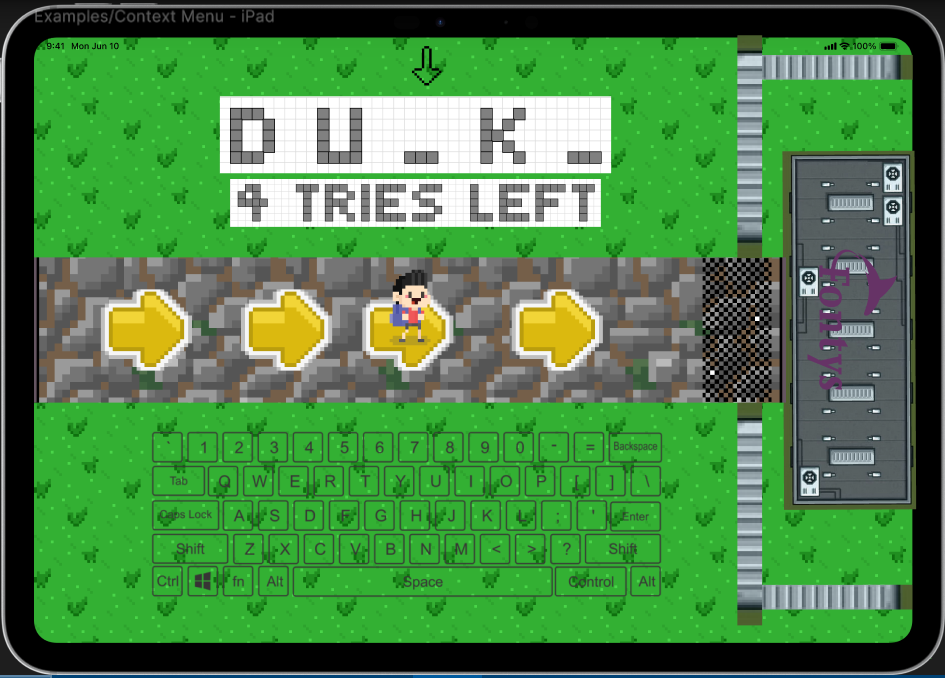
Task: Click the Backspace key
Action: click(635, 447)
